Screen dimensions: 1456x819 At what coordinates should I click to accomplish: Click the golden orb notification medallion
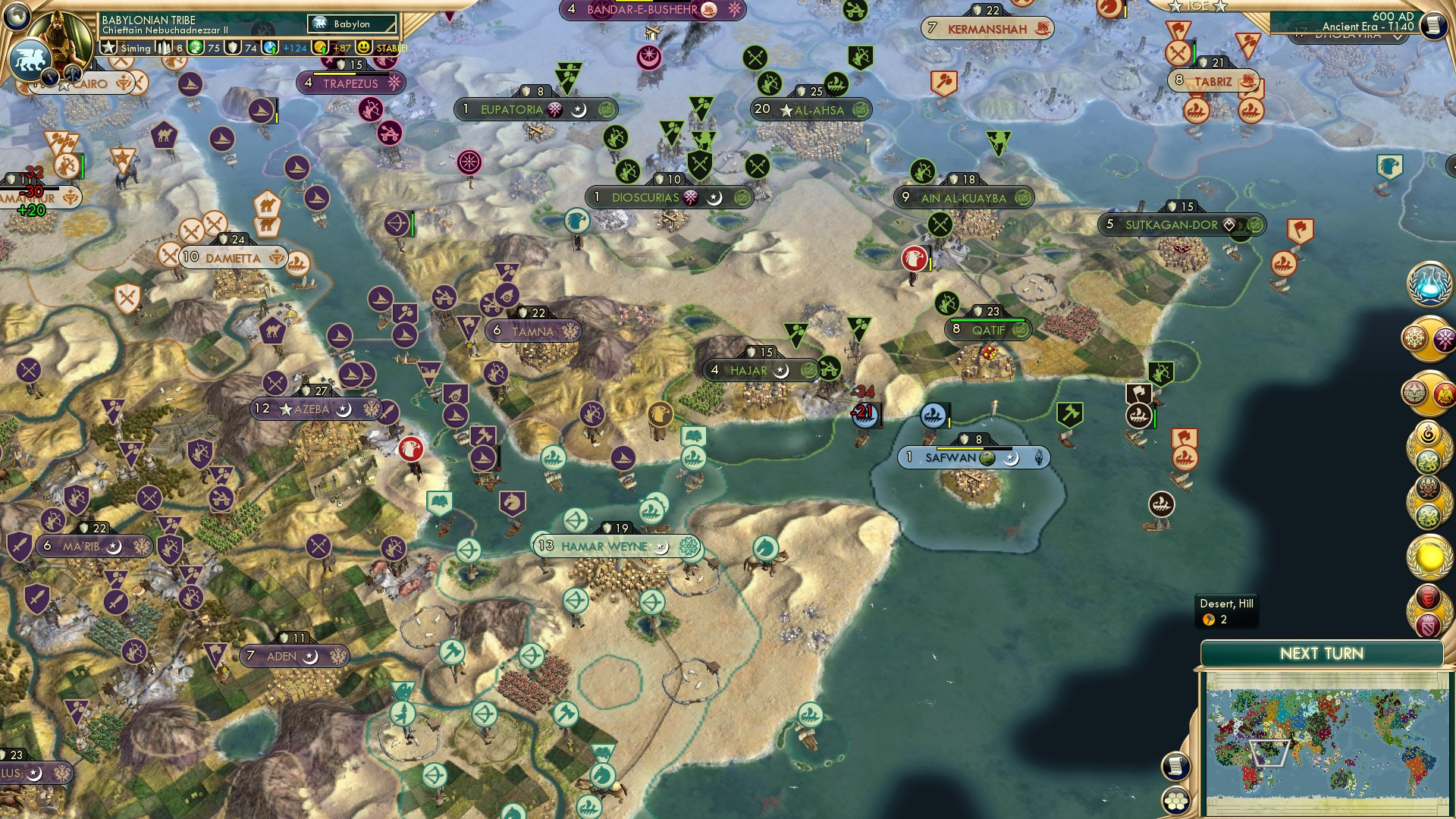tap(1429, 556)
